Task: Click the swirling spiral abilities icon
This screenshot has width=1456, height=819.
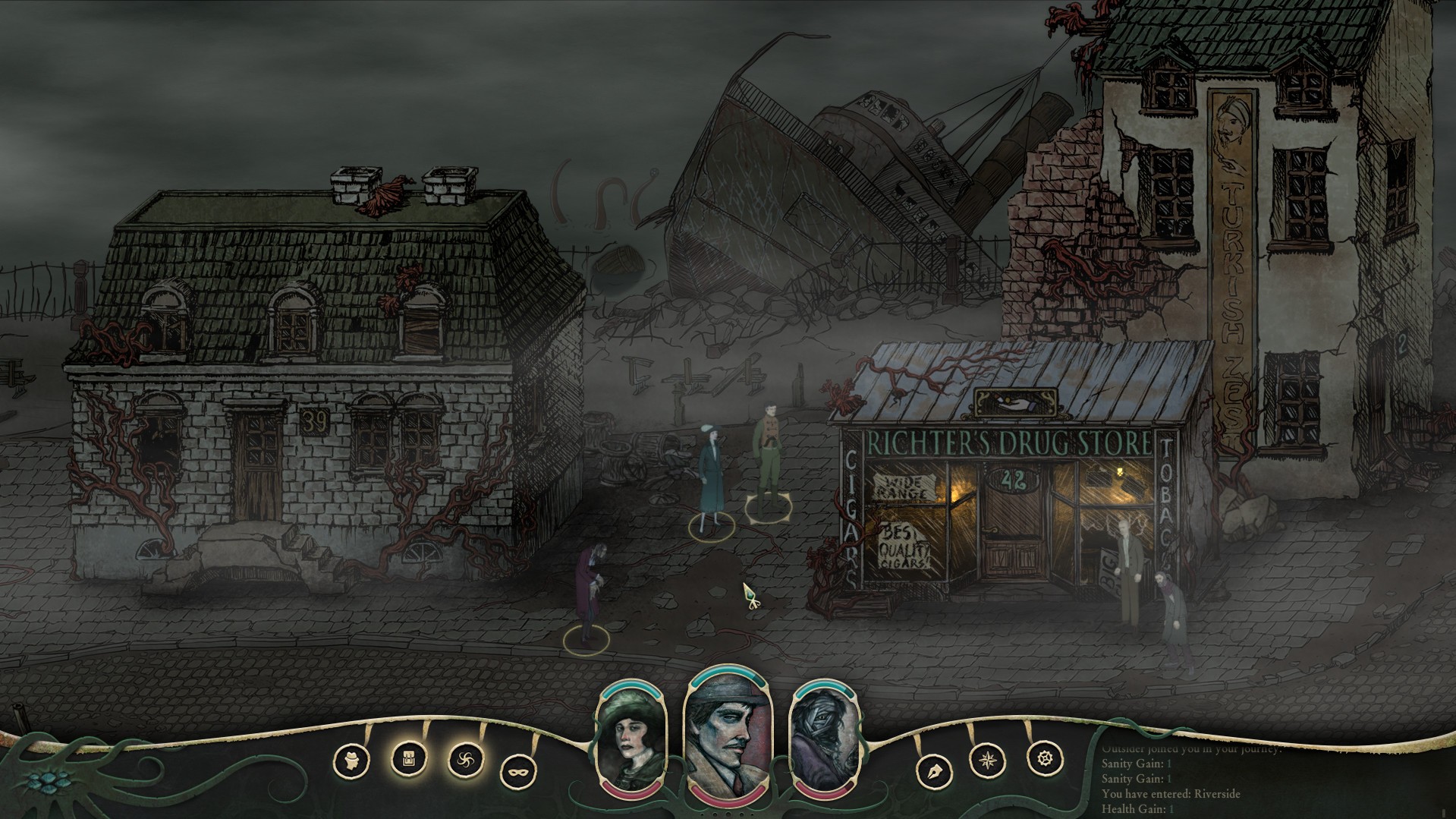Action: (466, 759)
